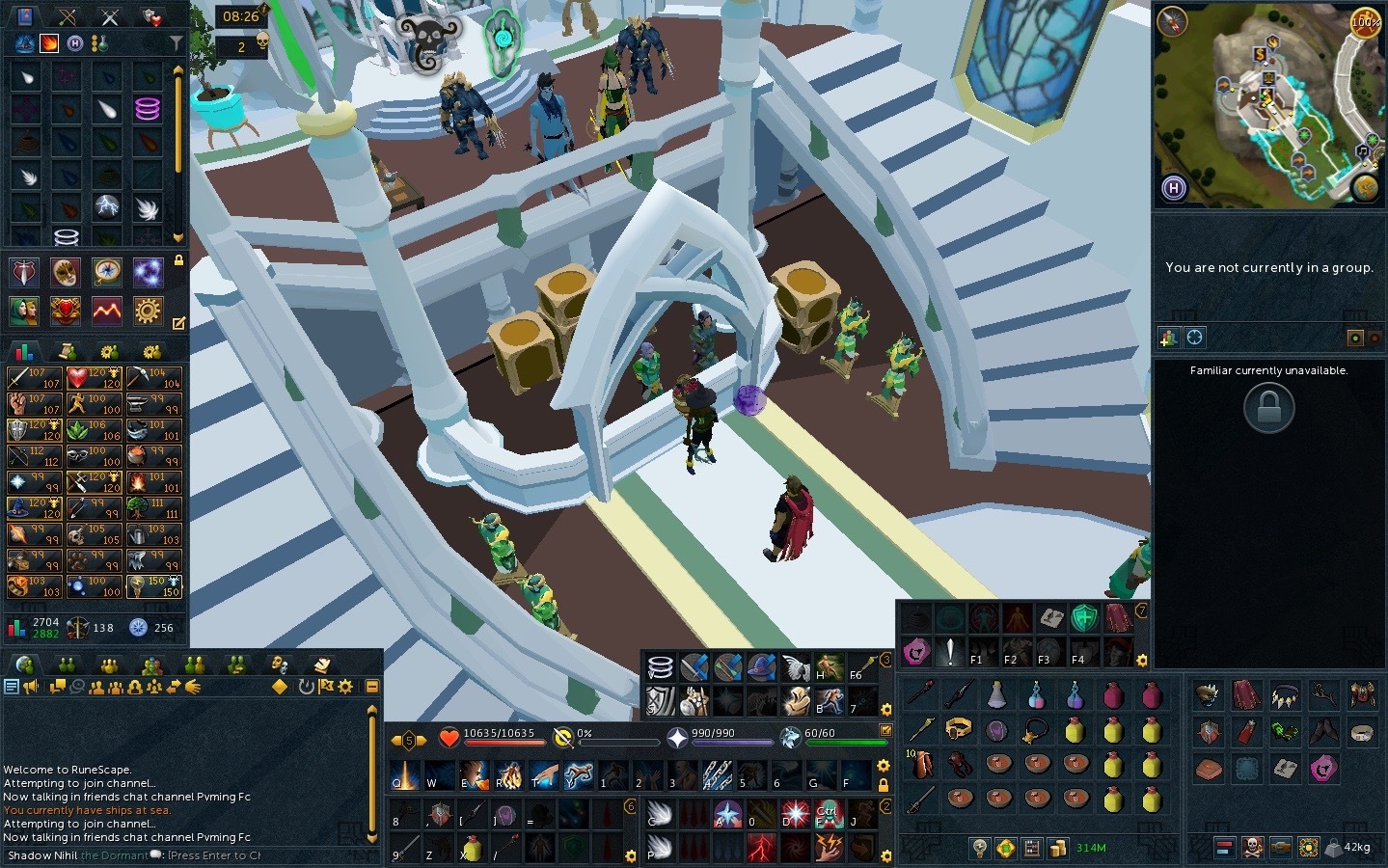Click the home teleport H icon near the minimap
Screen dimensions: 1388x868
click(x=1173, y=188)
